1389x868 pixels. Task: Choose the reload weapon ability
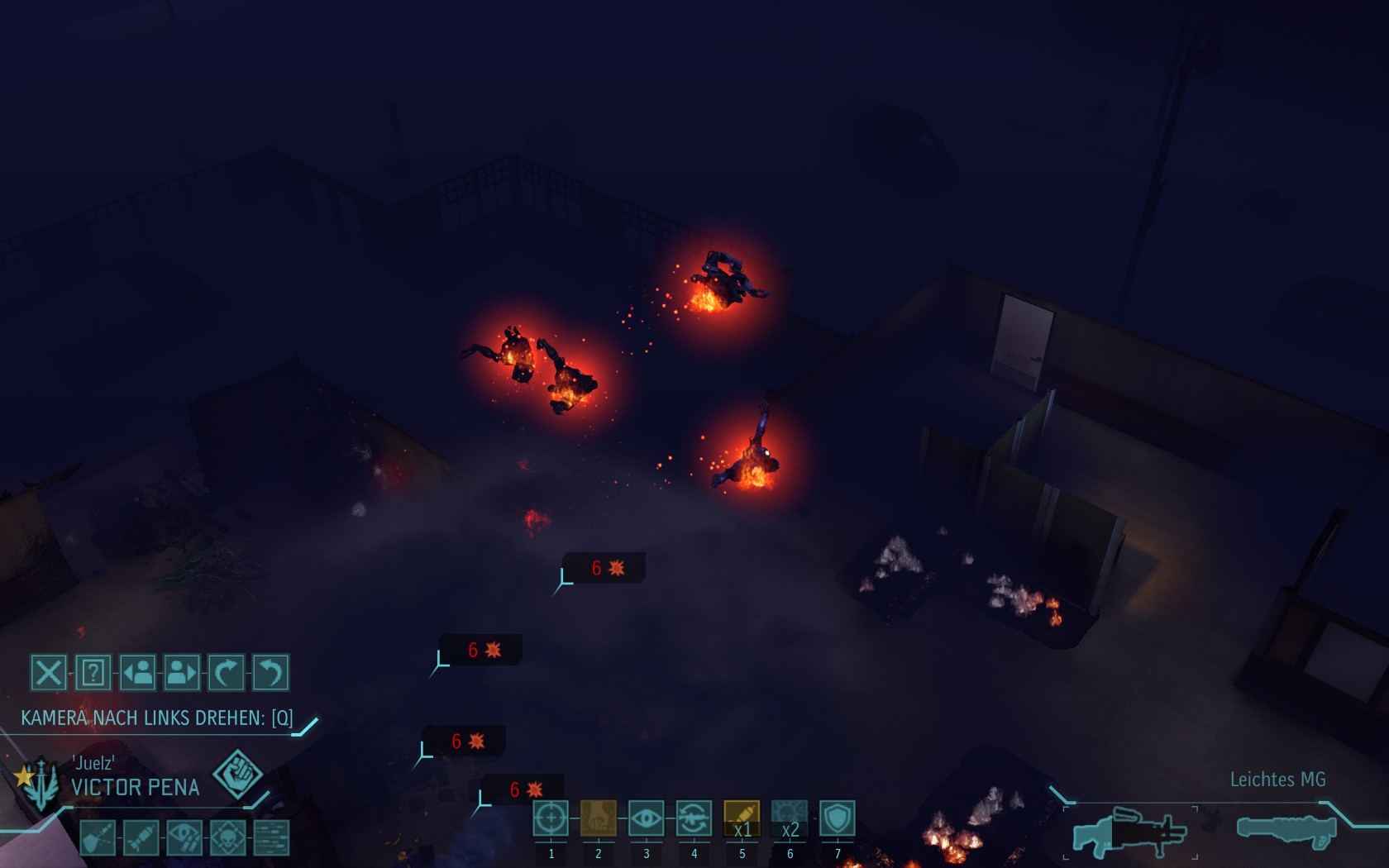click(x=694, y=818)
